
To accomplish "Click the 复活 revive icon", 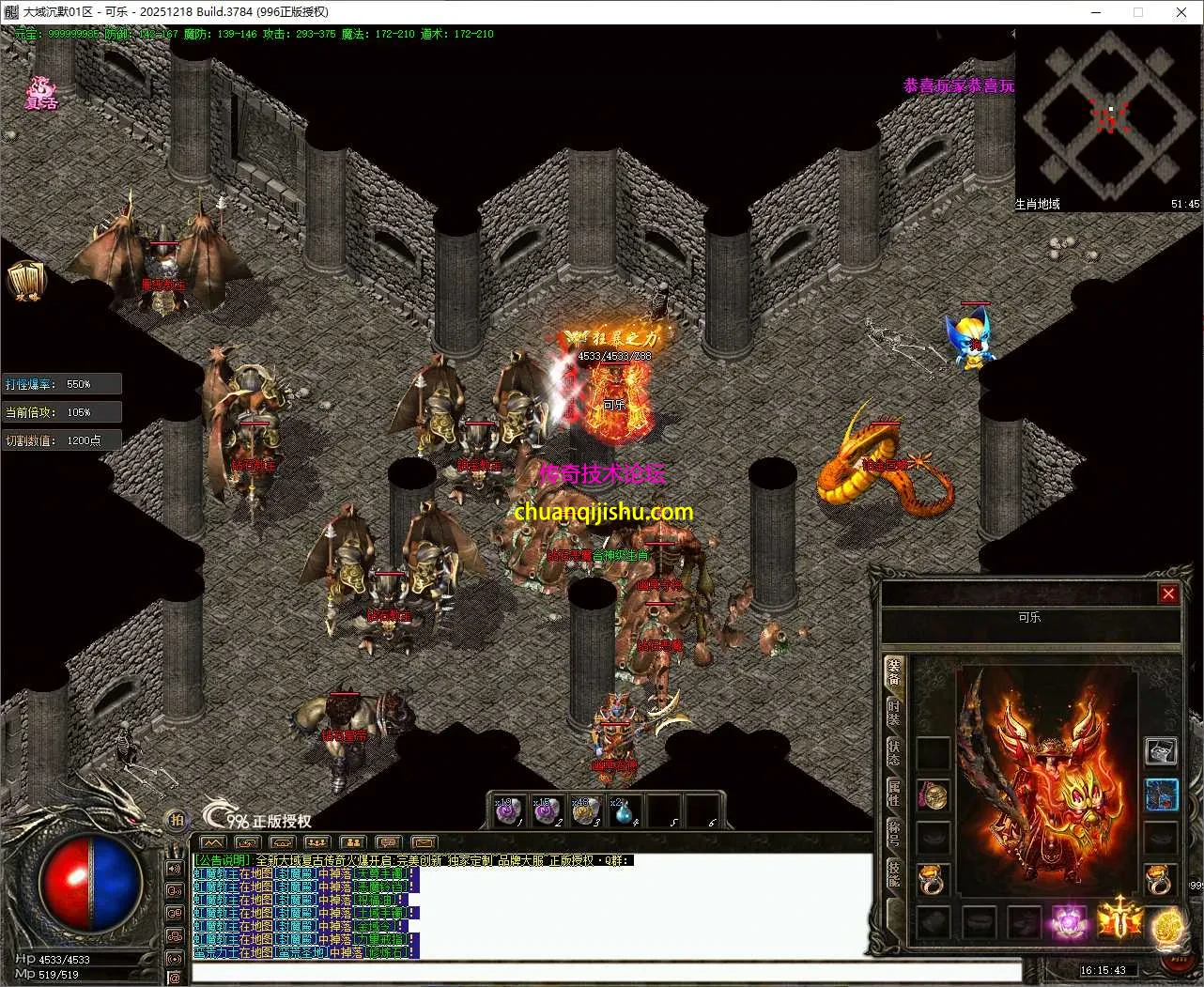I will [x=41, y=93].
